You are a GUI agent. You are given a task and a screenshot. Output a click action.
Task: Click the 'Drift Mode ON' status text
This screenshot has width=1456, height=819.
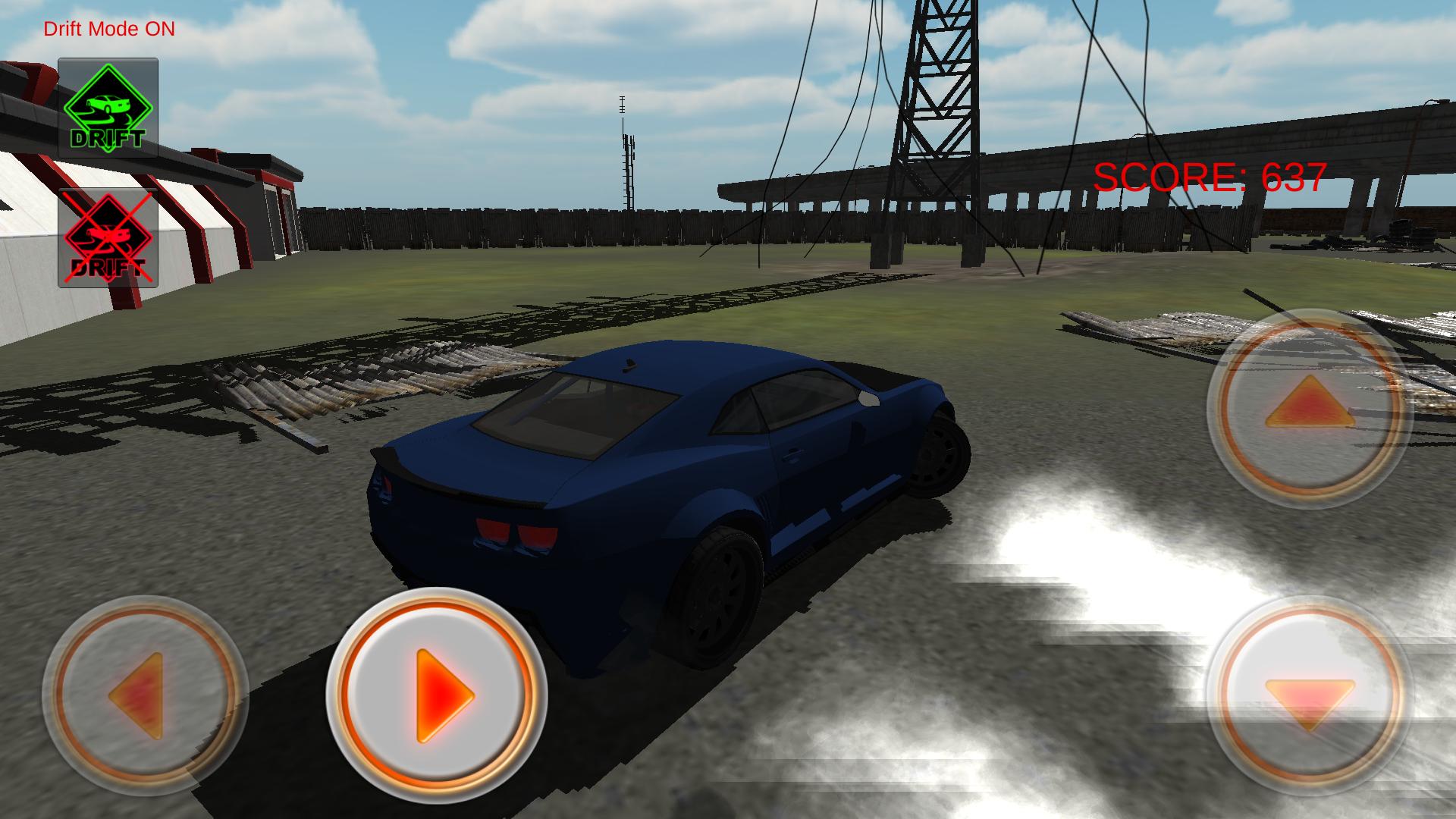pyautogui.click(x=108, y=29)
